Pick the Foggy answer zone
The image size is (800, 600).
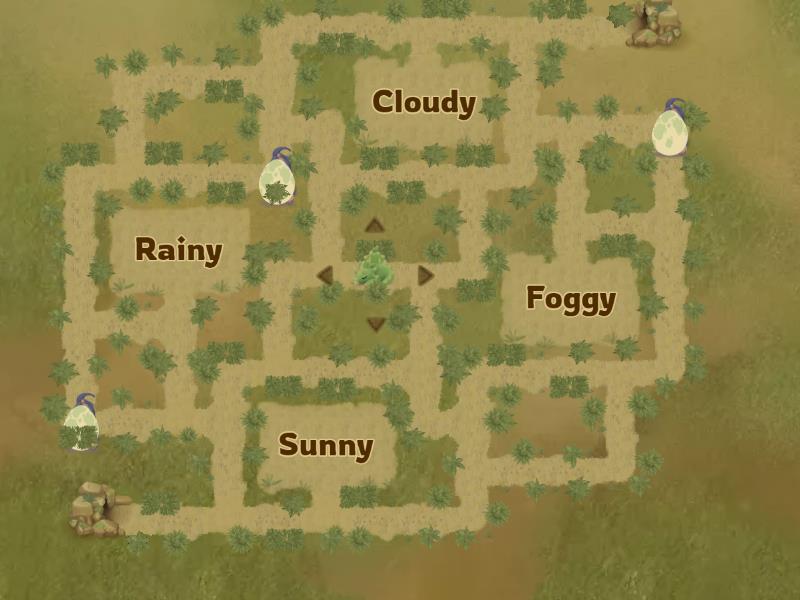[570, 298]
